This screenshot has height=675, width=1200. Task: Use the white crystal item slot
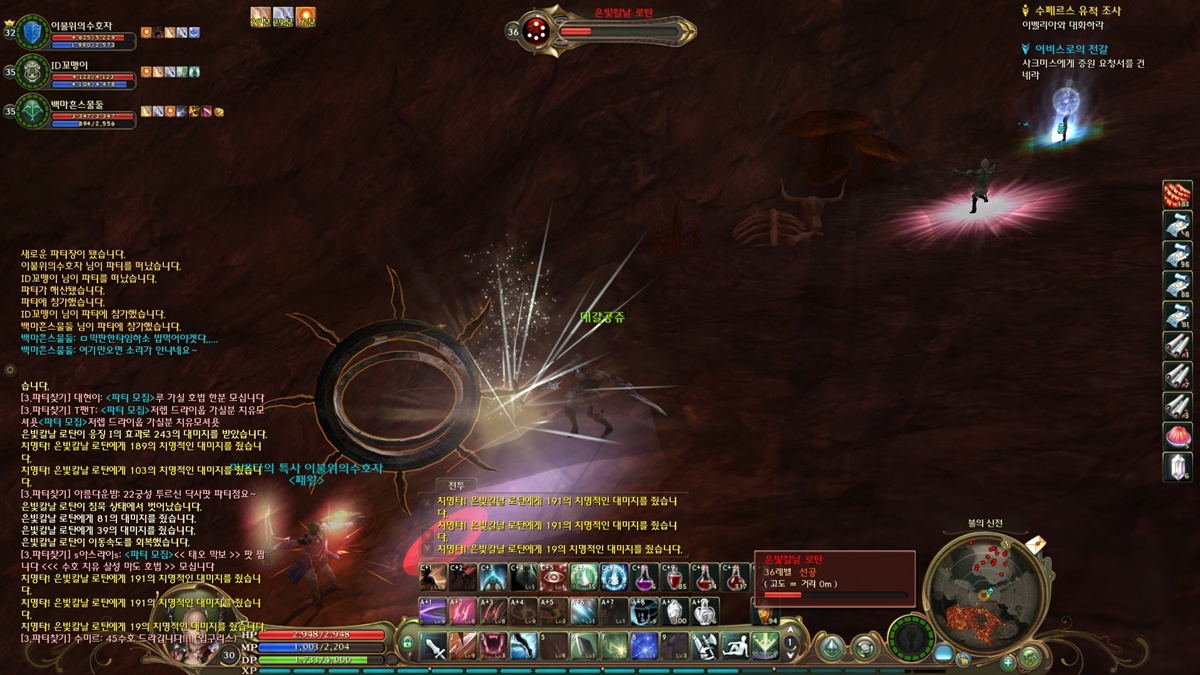coord(1177,466)
